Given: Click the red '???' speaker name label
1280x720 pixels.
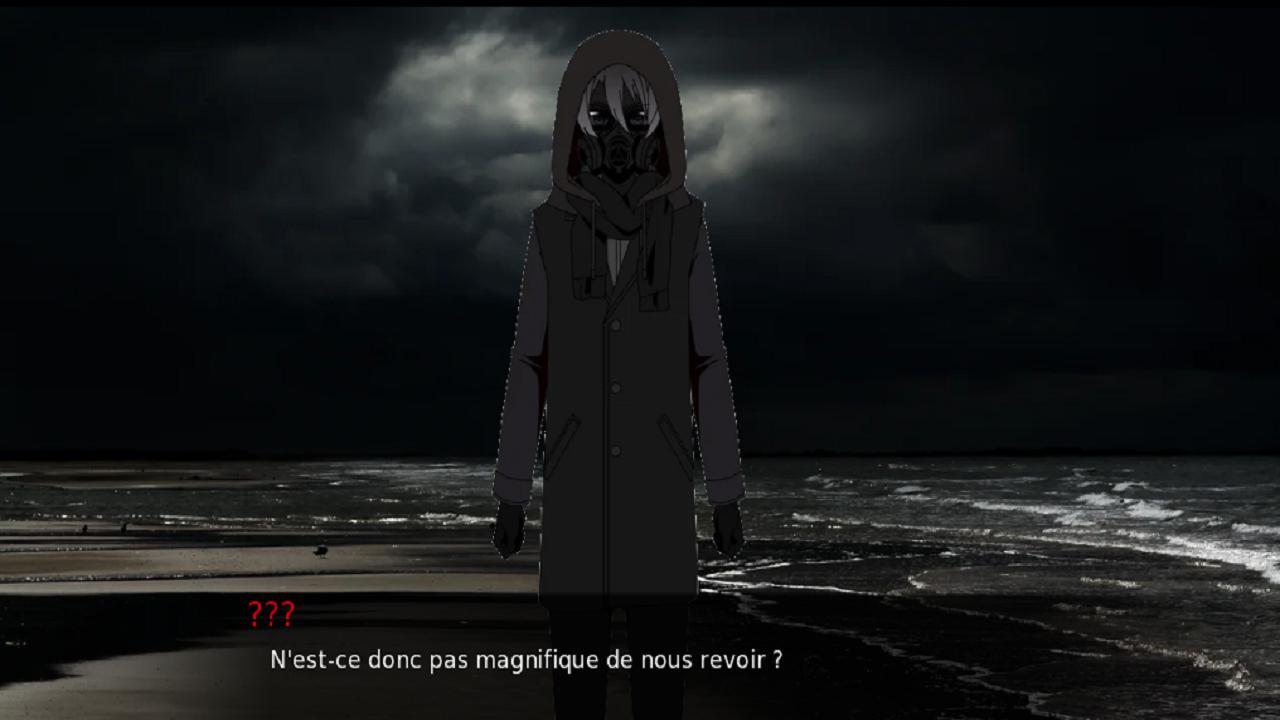Looking at the screenshot, I should 272,613.
